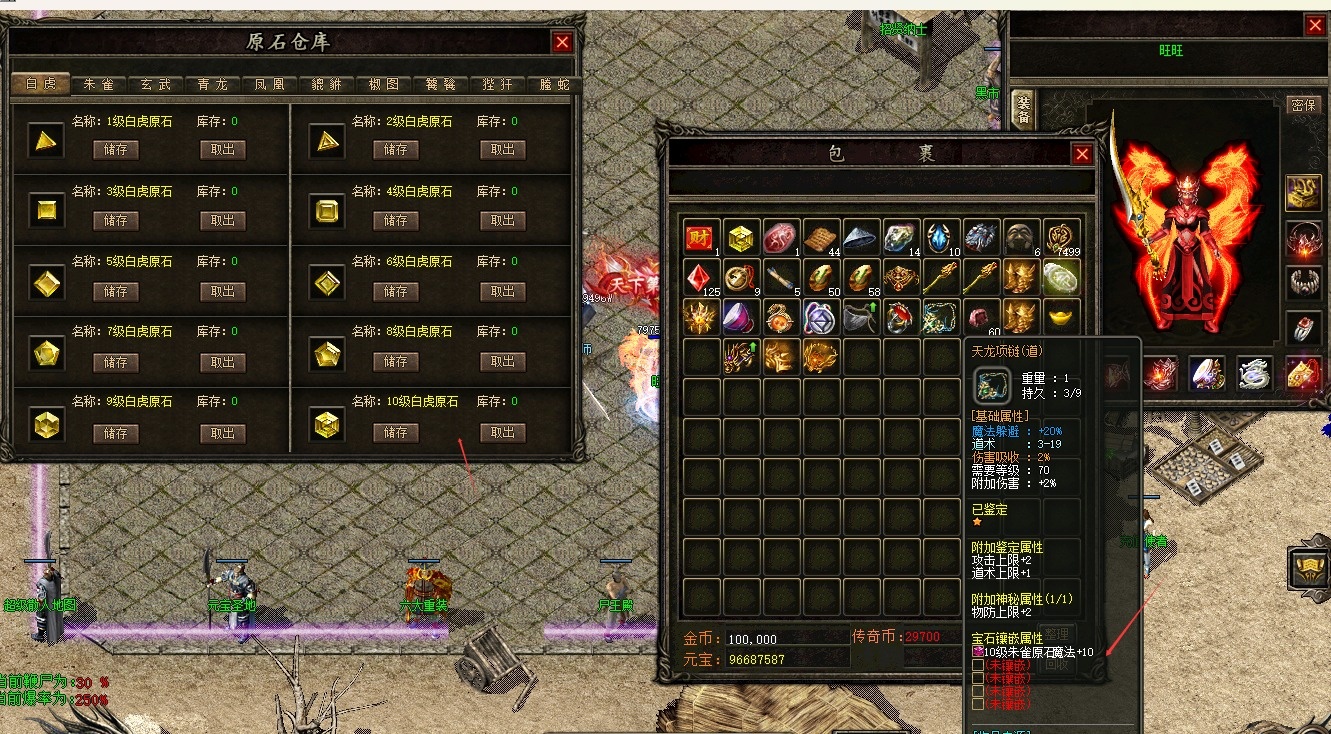The image size is (1331, 734).
Task: Click the 10级白虎原石 gem icon
Action: (x=325, y=422)
